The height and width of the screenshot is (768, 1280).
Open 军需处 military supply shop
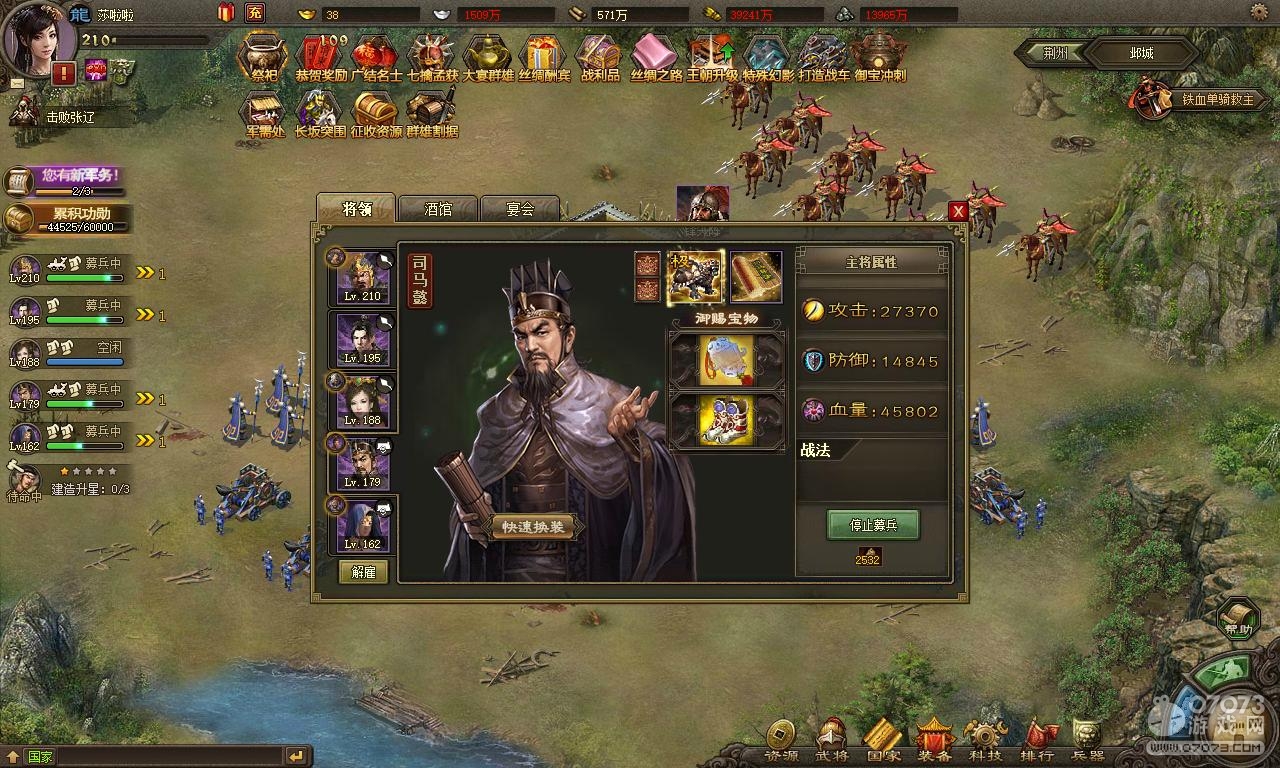265,113
